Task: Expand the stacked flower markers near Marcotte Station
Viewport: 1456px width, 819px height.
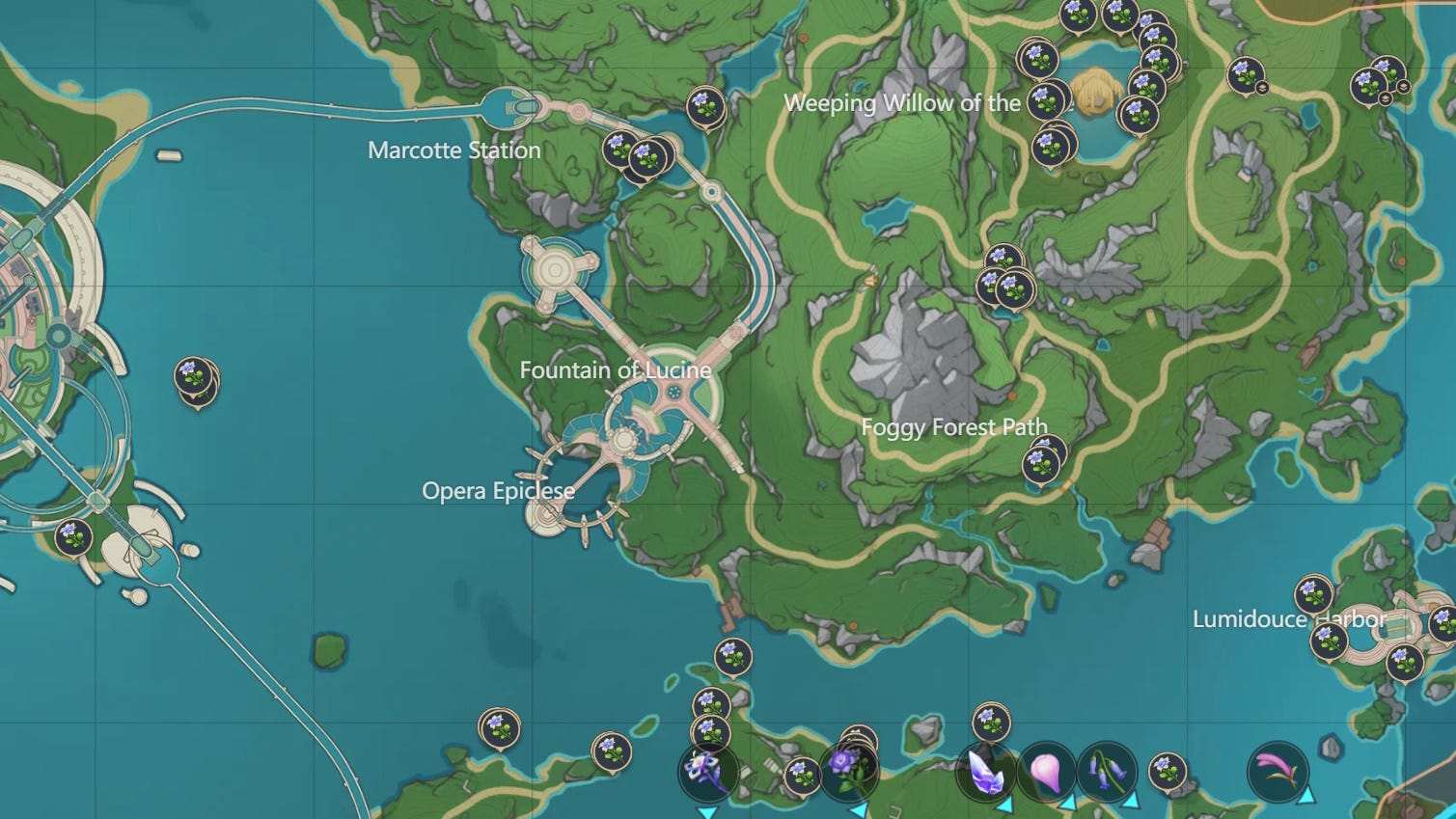Action: (639, 154)
